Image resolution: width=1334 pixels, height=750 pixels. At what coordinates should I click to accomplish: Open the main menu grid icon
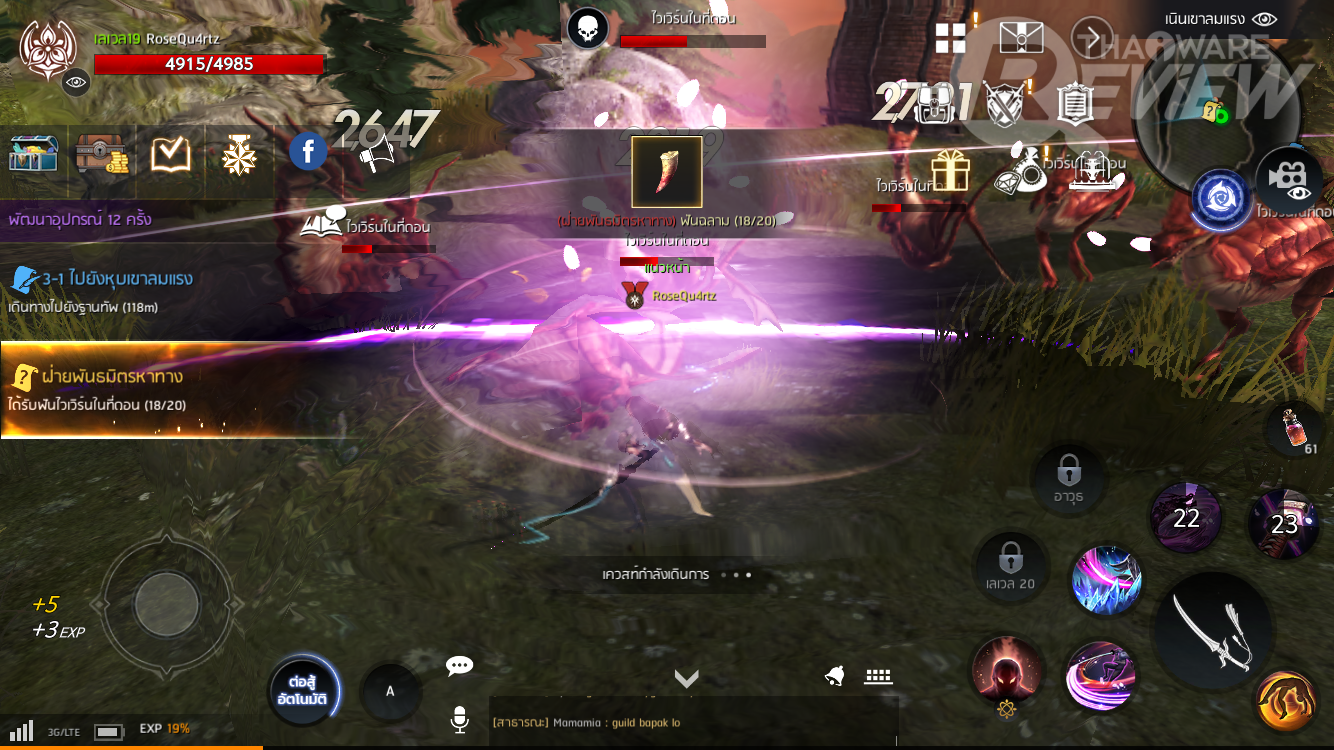tap(950, 39)
